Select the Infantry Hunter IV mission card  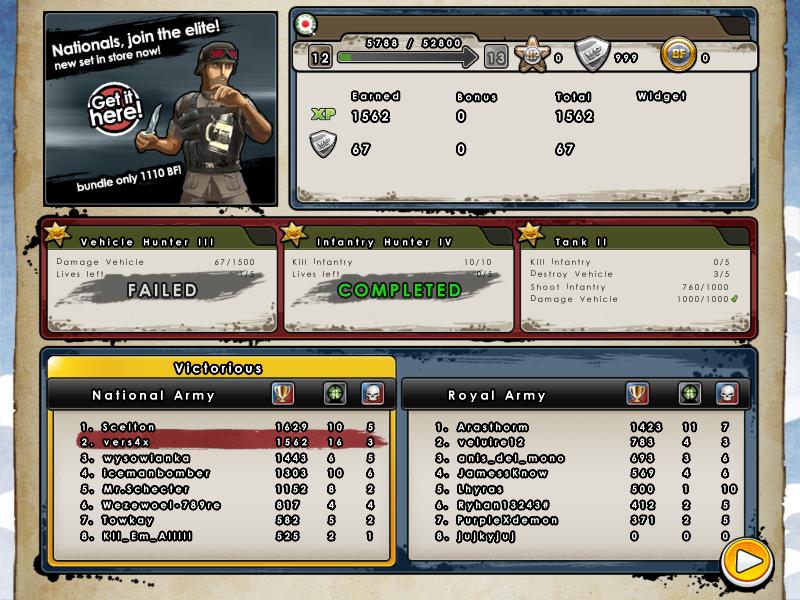coord(398,277)
